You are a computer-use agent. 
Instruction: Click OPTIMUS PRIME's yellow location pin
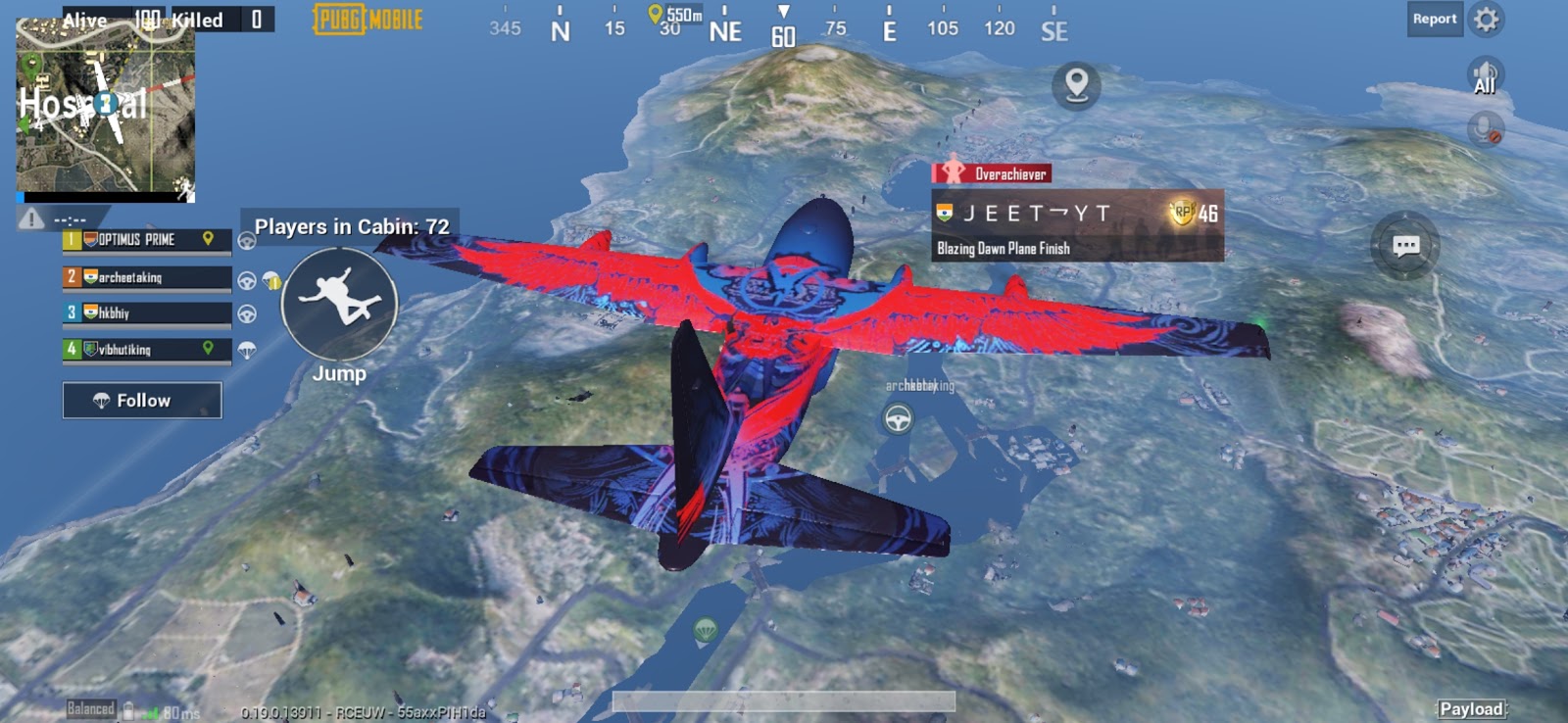(x=208, y=236)
